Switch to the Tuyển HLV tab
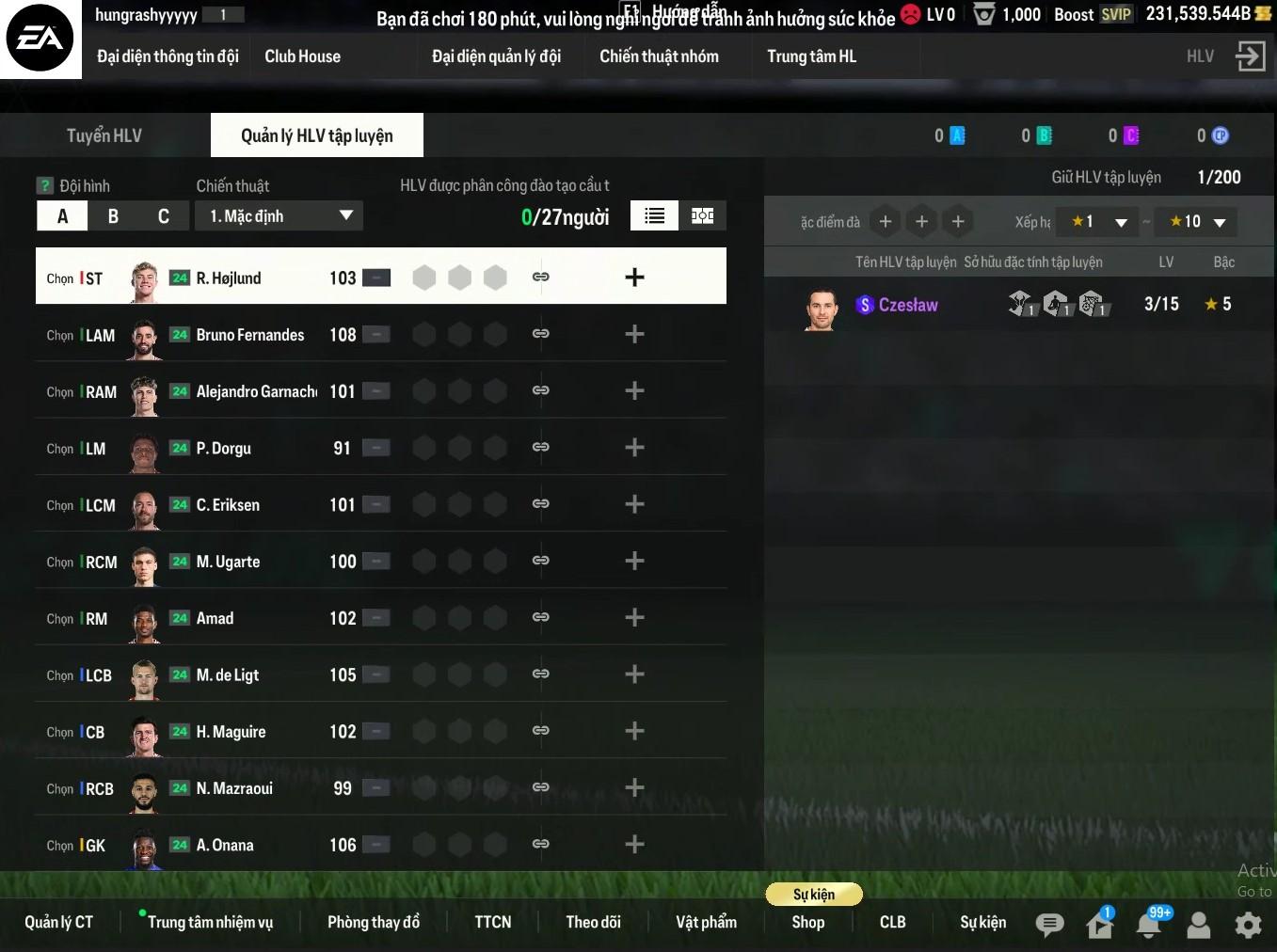Screen dimensions: 1277x952 click(104, 135)
